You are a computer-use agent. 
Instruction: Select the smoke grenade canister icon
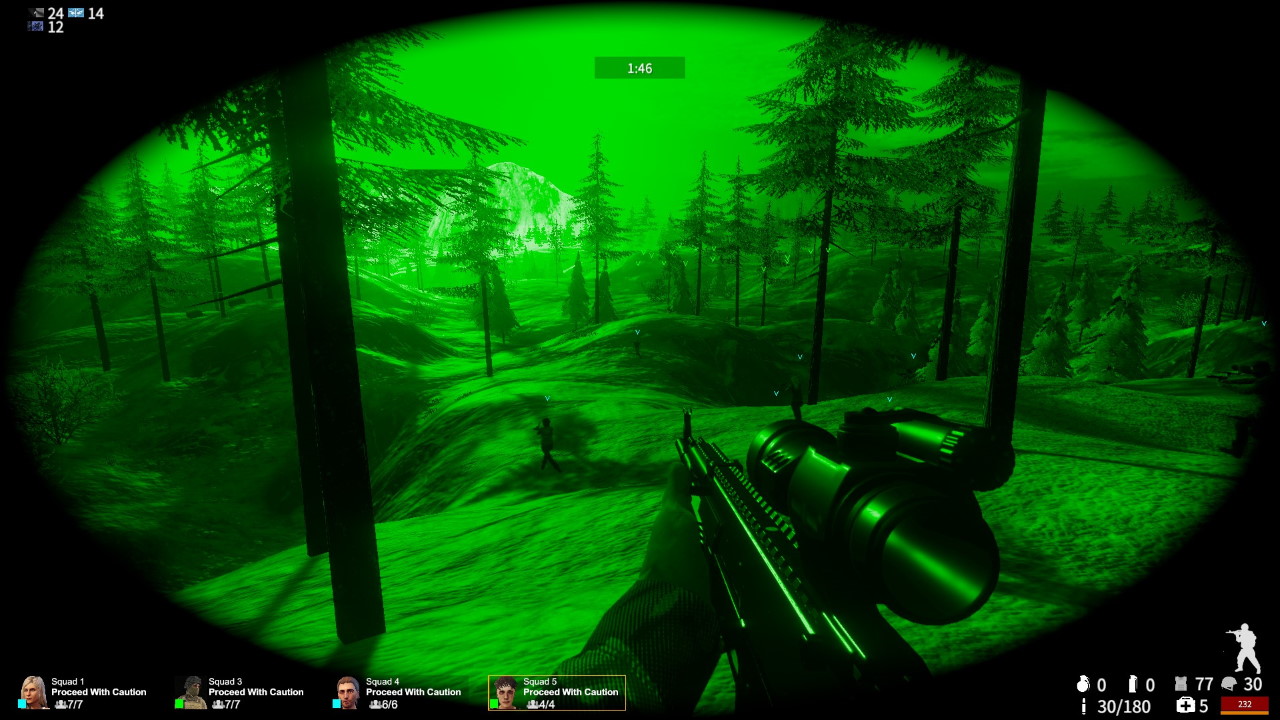pyautogui.click(x=1132, y=685)
